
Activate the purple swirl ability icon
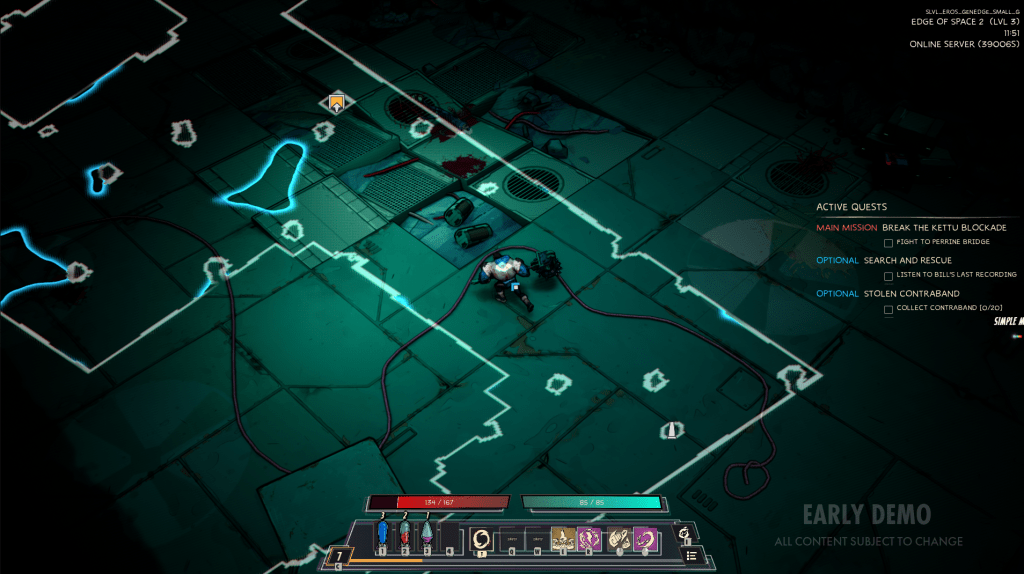pyautogui.click(x=645, y=539)
